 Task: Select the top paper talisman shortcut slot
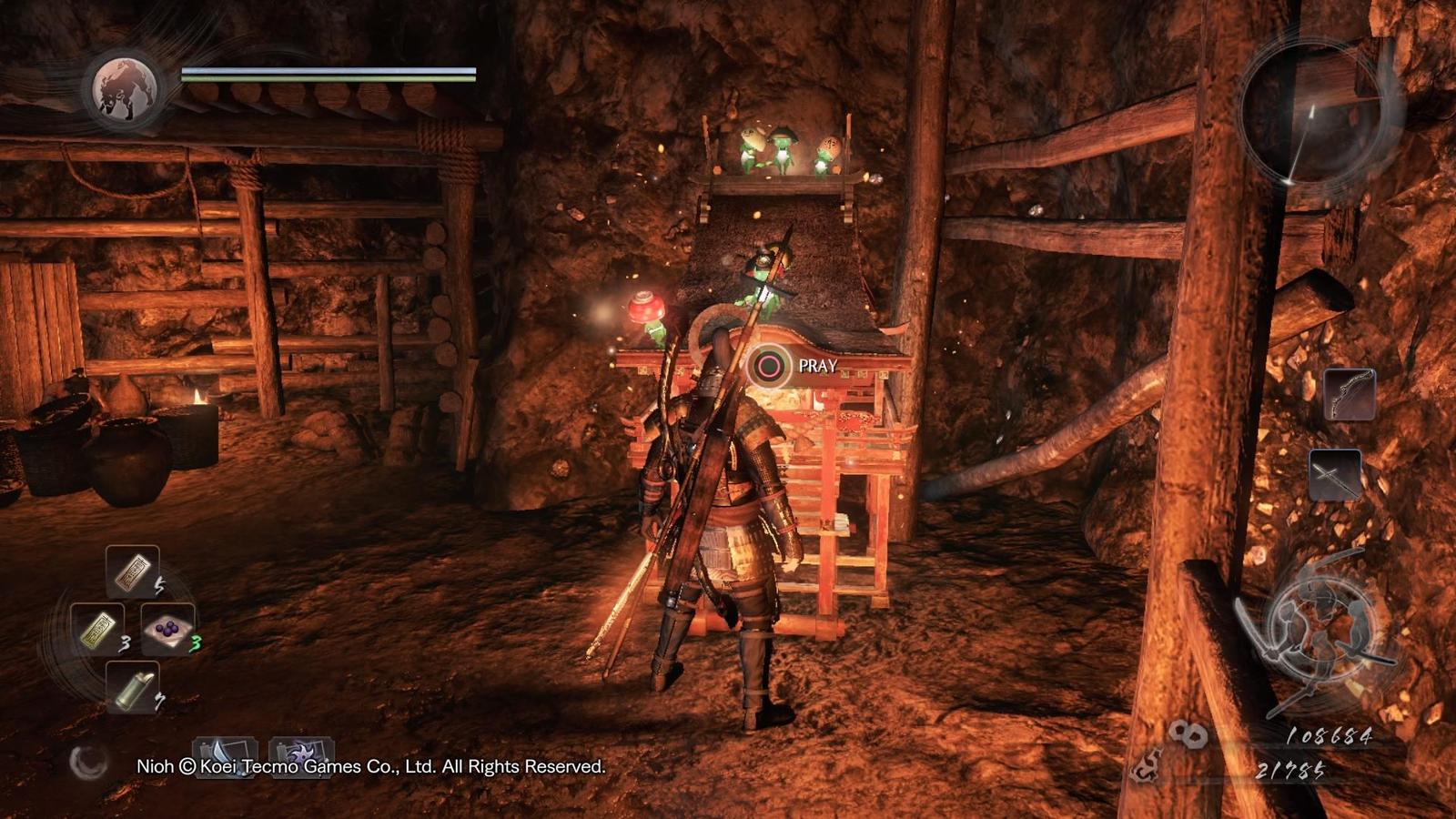tap(133, 571)
